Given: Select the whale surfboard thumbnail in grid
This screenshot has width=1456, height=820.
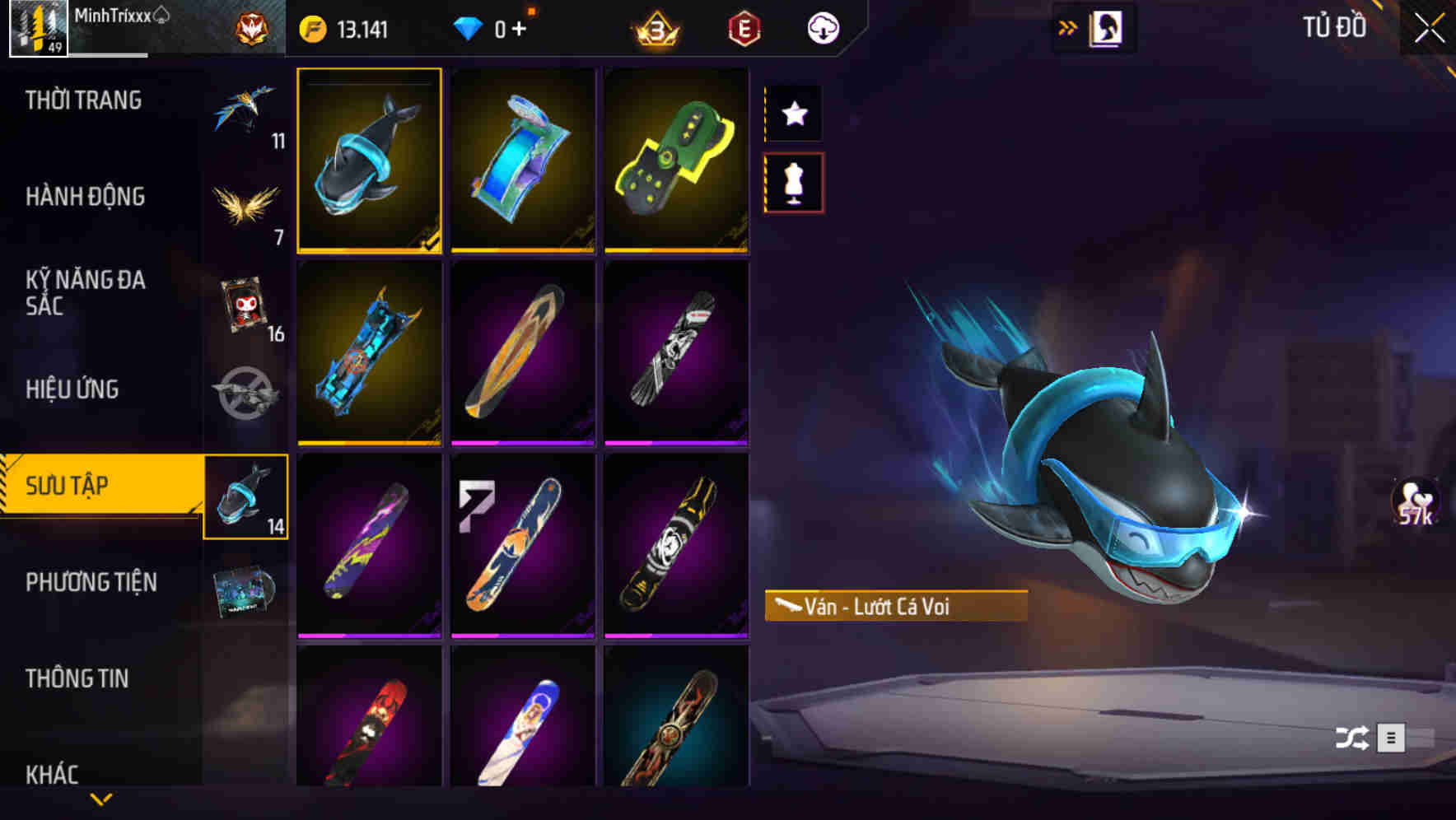Looking at the screenshot, I should coord(370,161).
